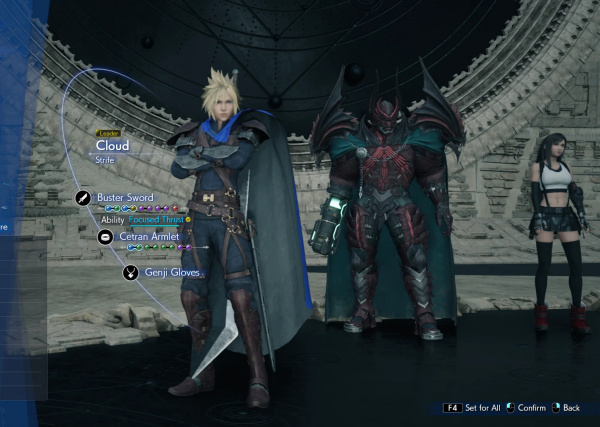Select the Buster Sword weapon slot
The image size is (600, 427).
[x=123, y=198]
